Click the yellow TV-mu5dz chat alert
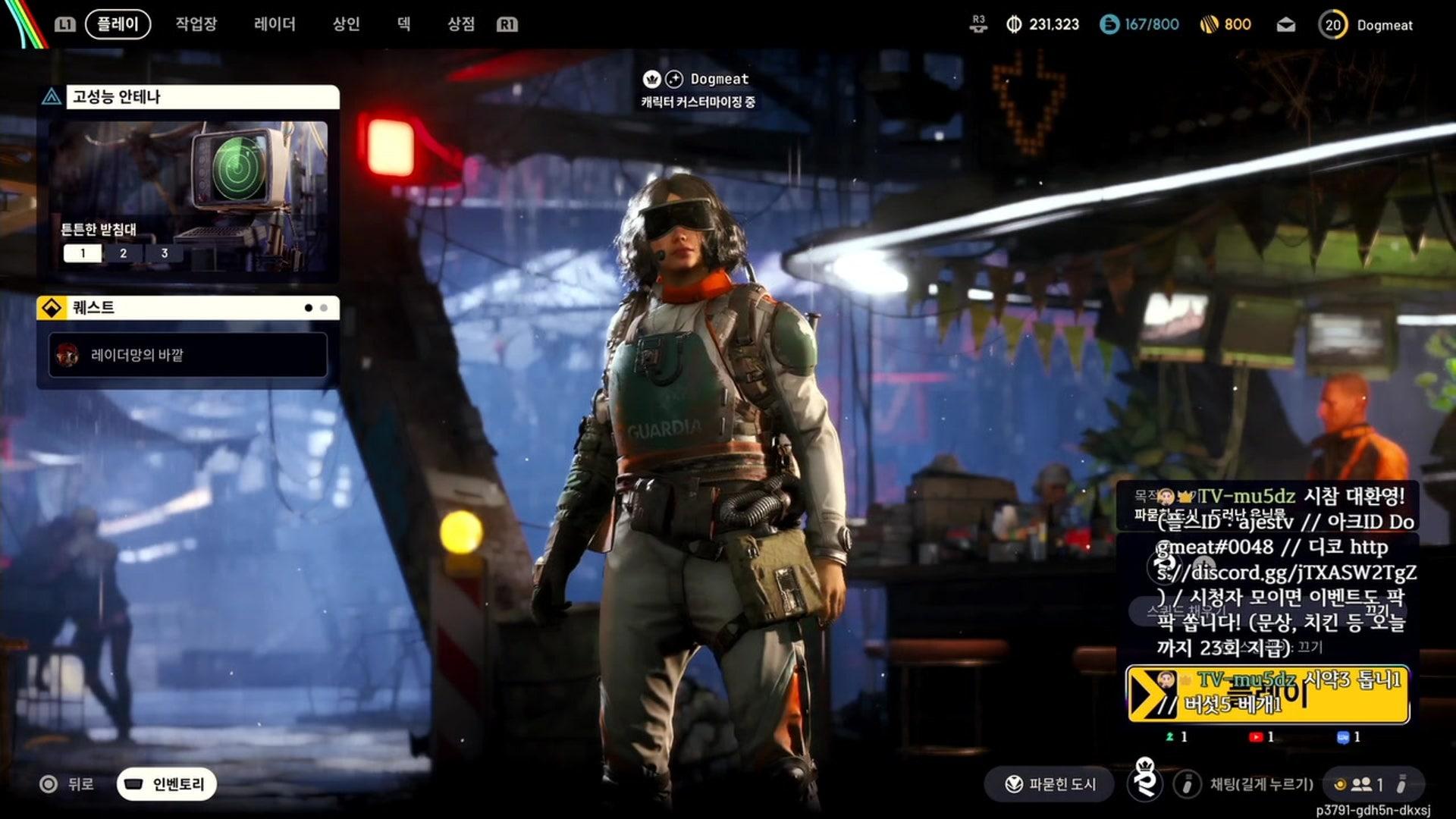 1267,694
